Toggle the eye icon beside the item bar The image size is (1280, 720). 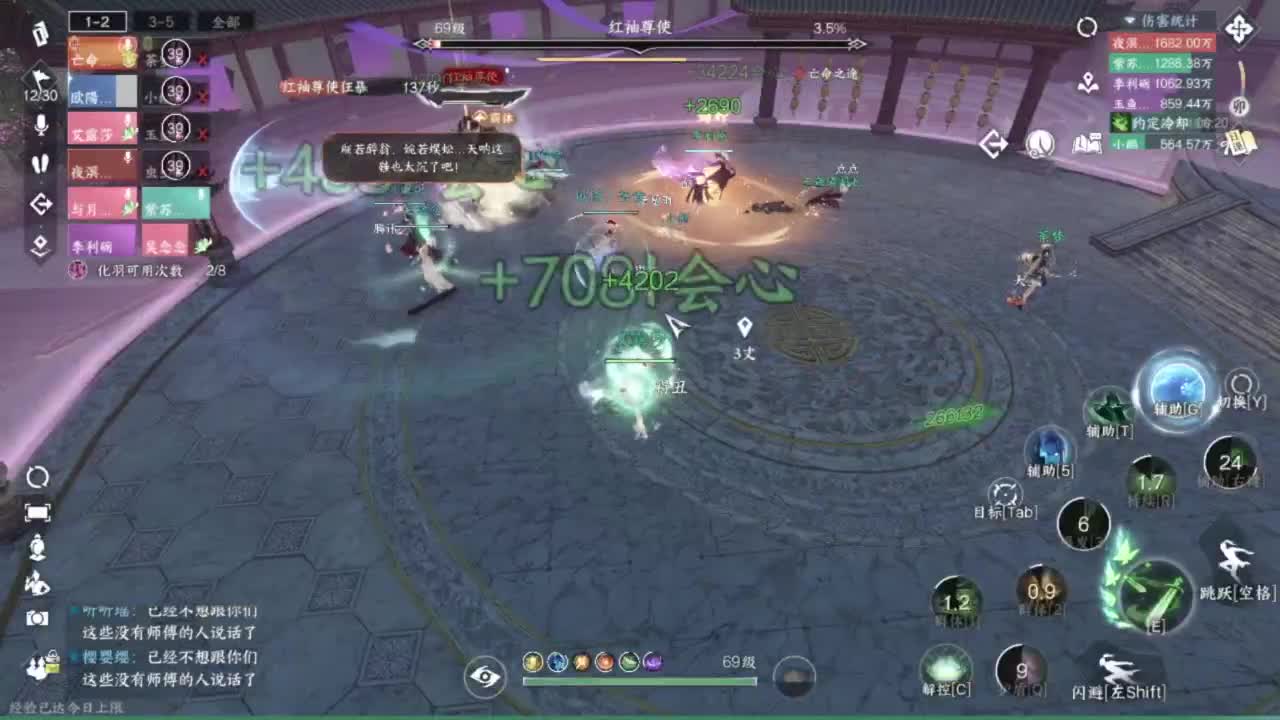click(x=486, y=677)
